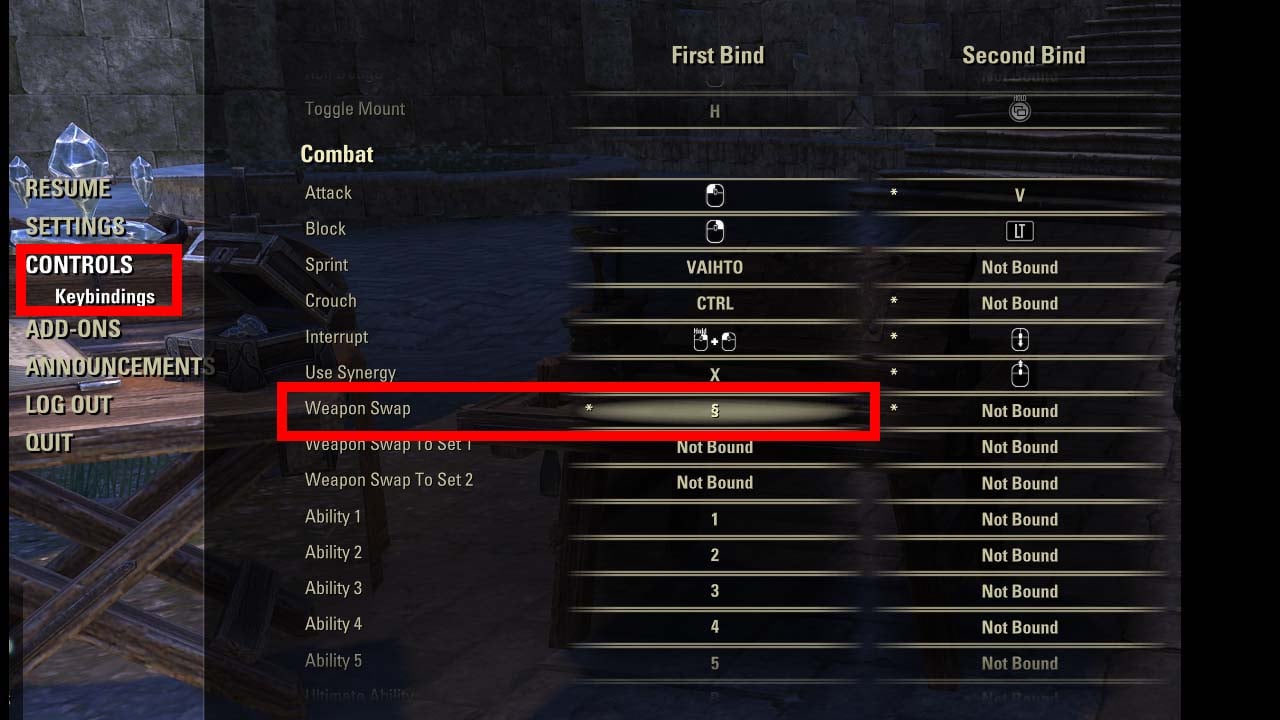The height and width of the screenshot is (720, 1280).
Task: Edit the Crouch first bind CTRL
Action: coord(715,303)
